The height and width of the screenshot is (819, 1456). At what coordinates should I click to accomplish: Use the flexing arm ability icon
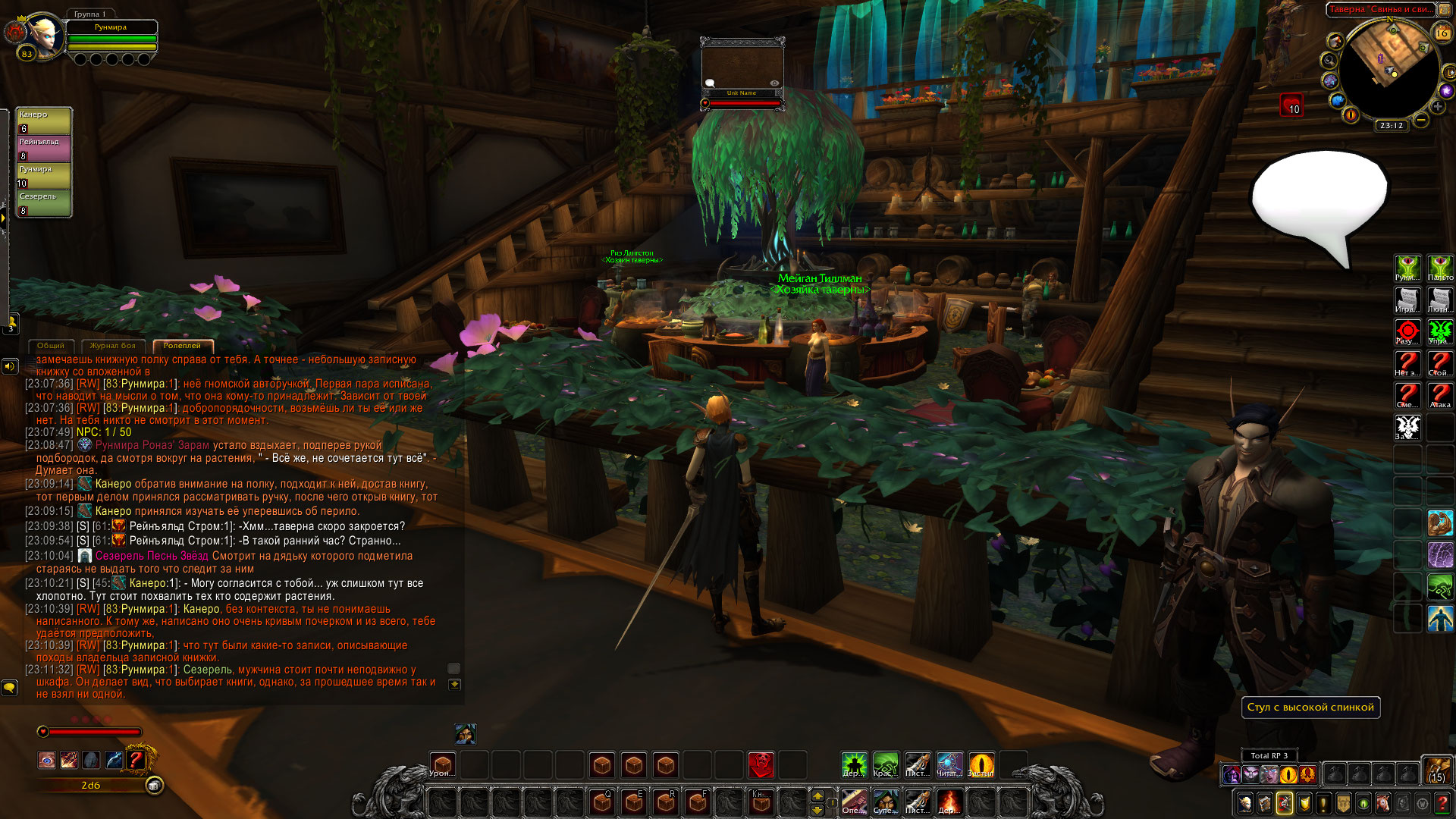pyautogui.click(x=1439, y=523)
